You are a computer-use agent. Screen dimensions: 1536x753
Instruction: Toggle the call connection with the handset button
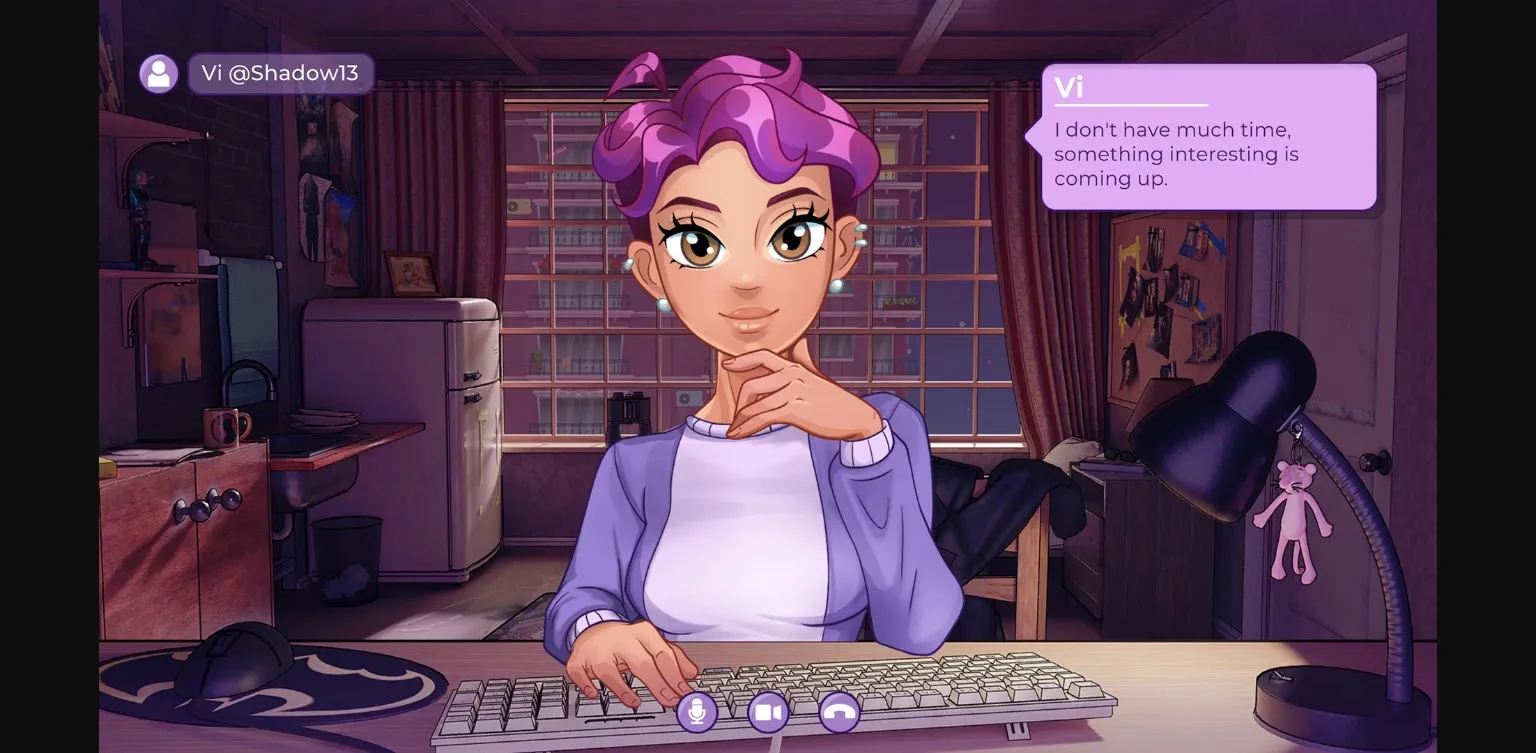point(839,712)
